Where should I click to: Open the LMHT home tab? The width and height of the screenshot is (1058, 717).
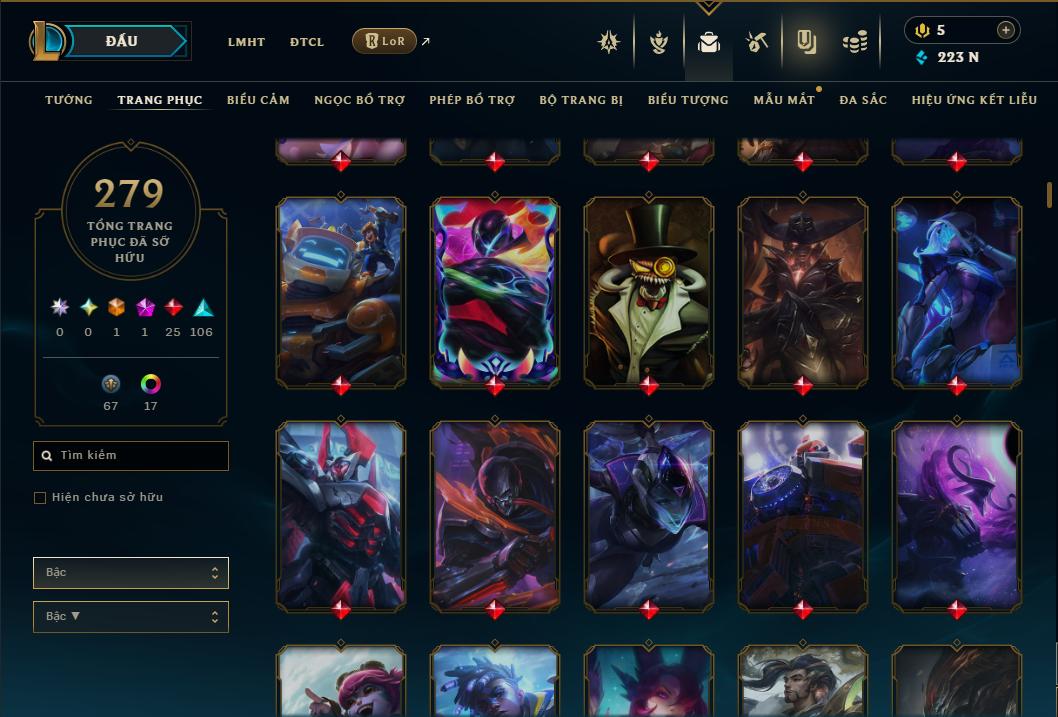(x=246, y=42)
